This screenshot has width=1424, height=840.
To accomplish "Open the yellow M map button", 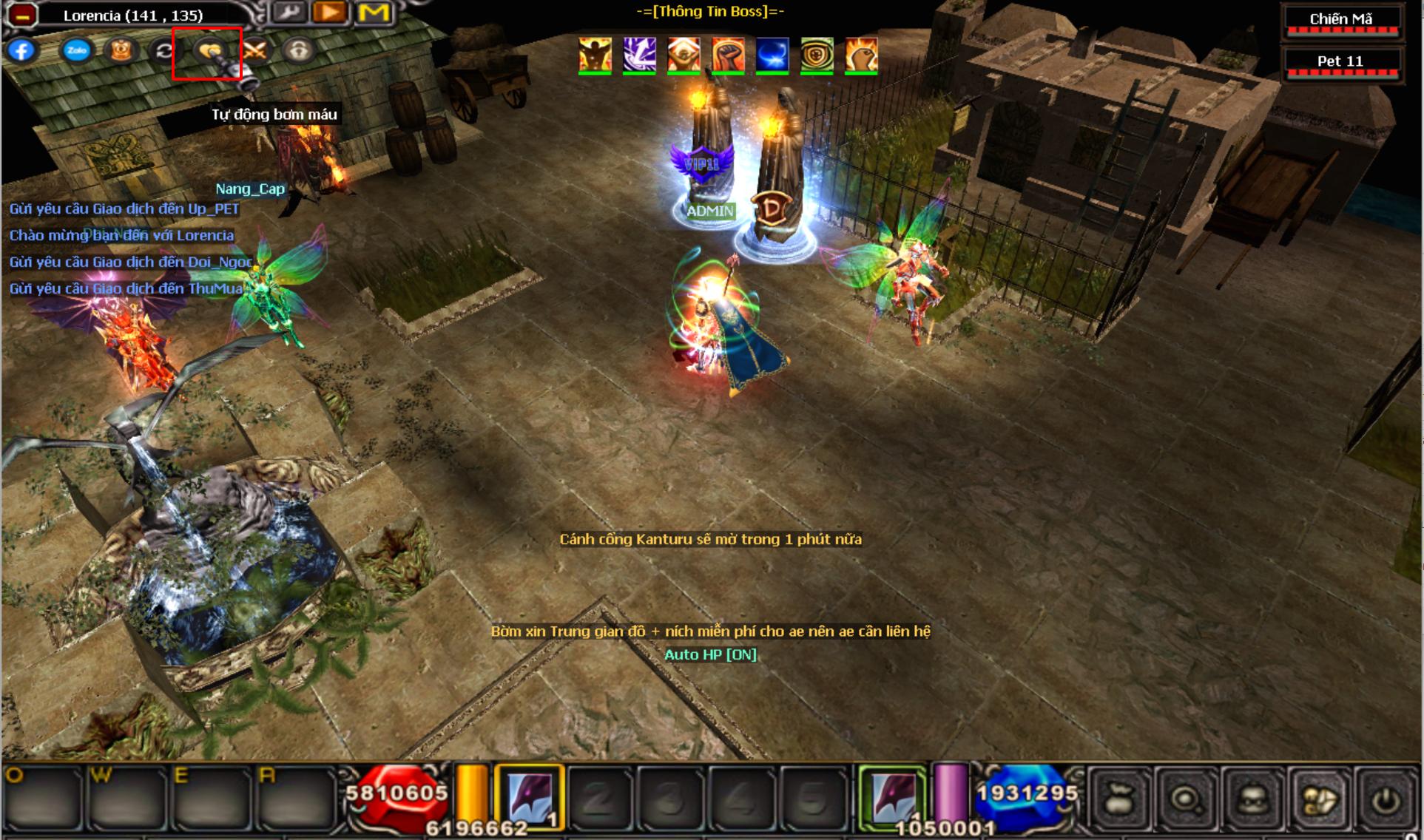I will 374,13.
